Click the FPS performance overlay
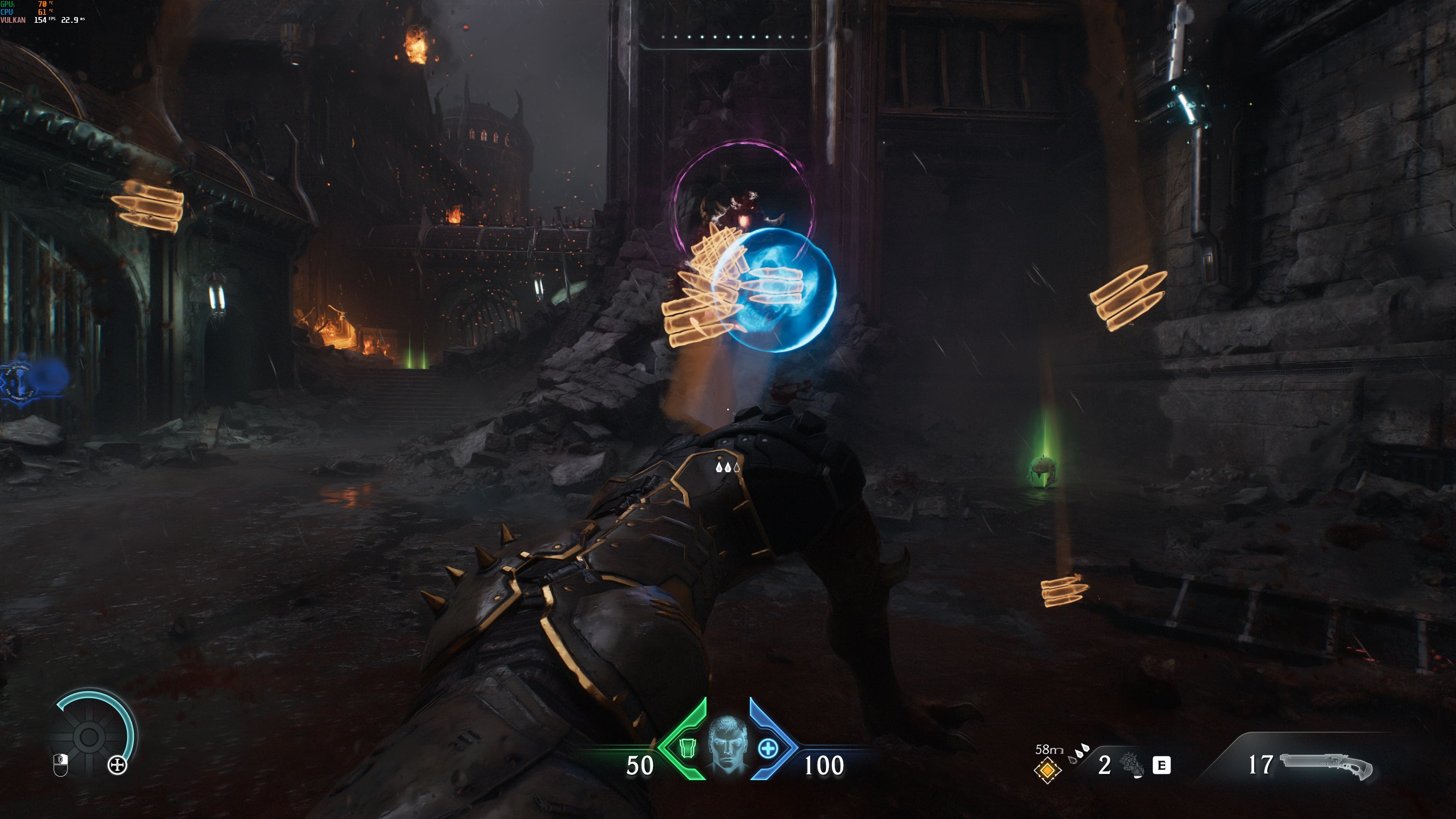 (x=43, y=12)
